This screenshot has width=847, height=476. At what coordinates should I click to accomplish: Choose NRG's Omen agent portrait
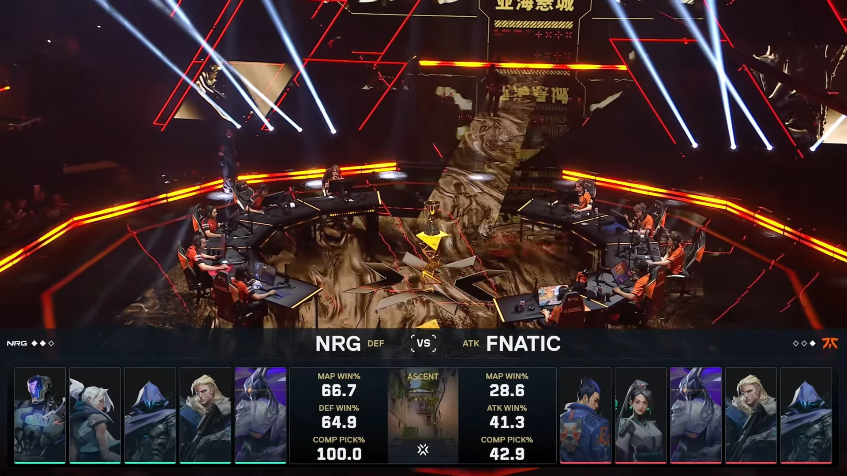[150, 415]
